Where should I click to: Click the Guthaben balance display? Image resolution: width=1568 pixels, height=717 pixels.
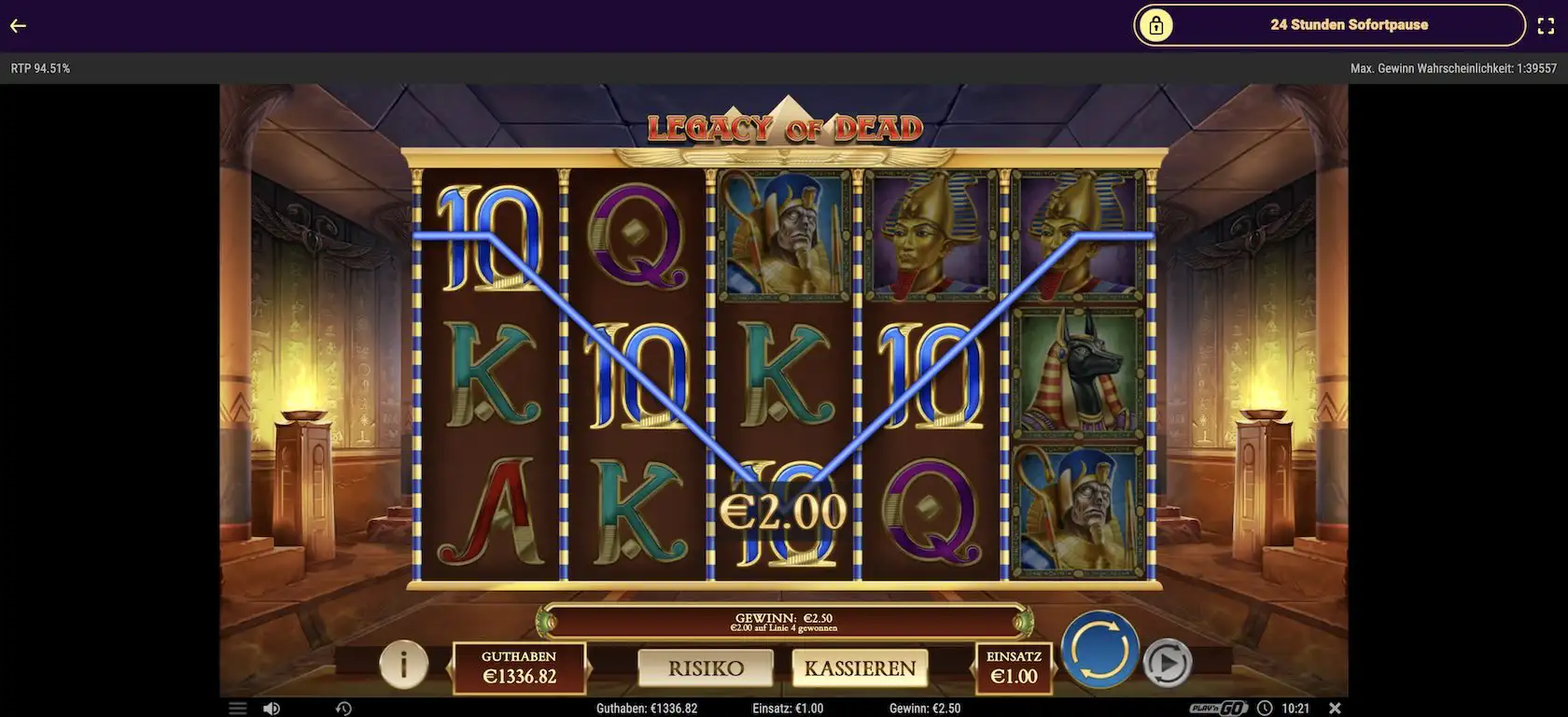tap(518, 668)
